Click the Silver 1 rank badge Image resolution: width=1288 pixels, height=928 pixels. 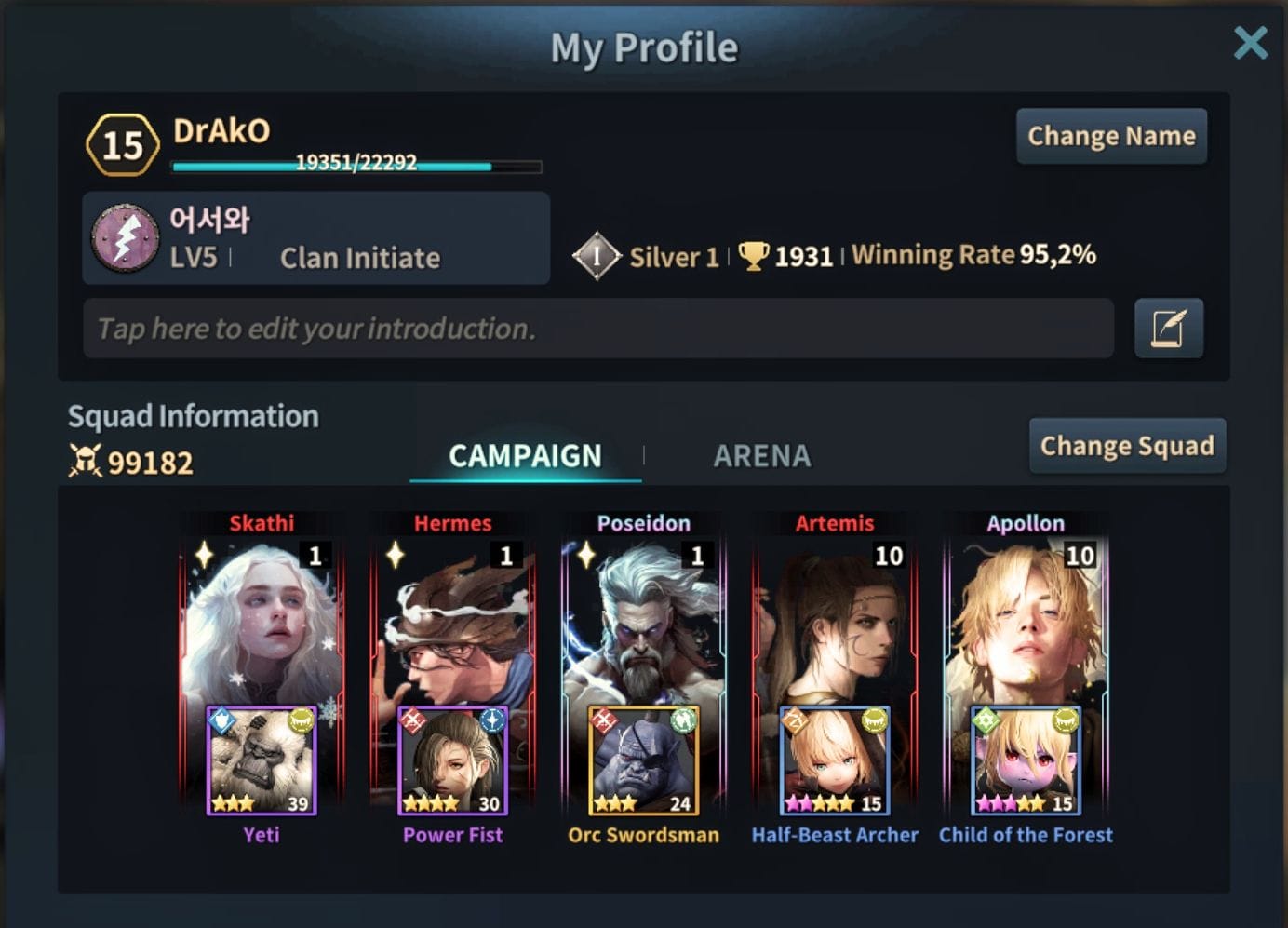click(x=597, y=256)
